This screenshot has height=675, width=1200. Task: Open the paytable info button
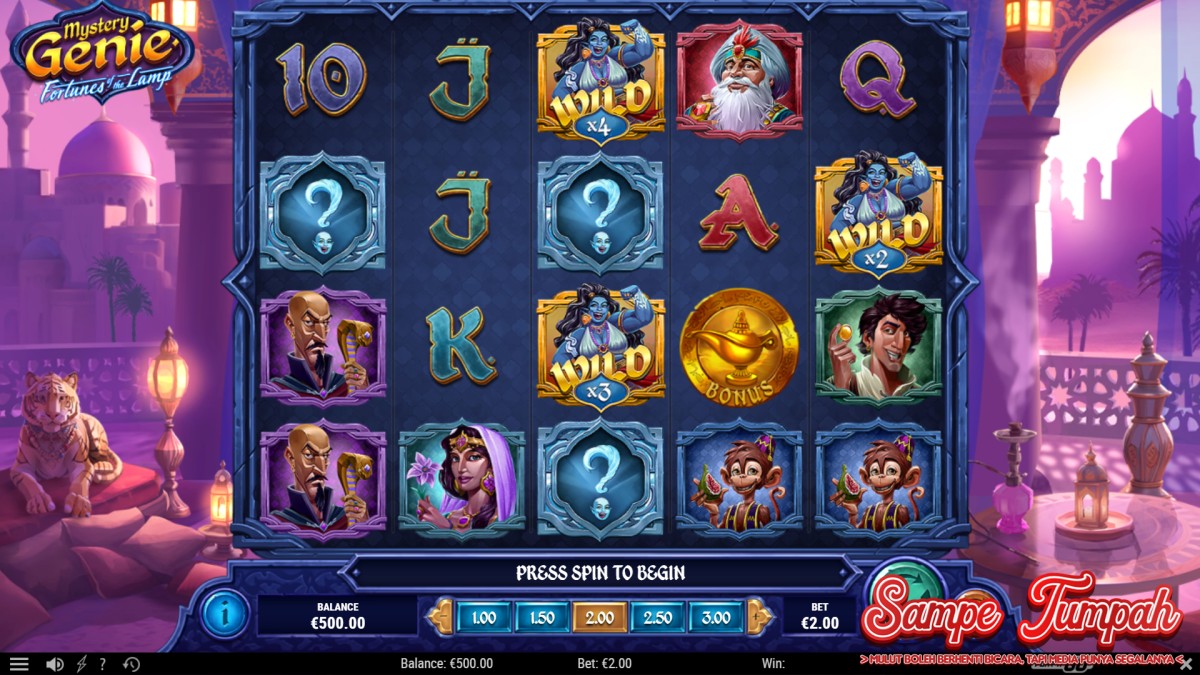[x=224, y=614]
